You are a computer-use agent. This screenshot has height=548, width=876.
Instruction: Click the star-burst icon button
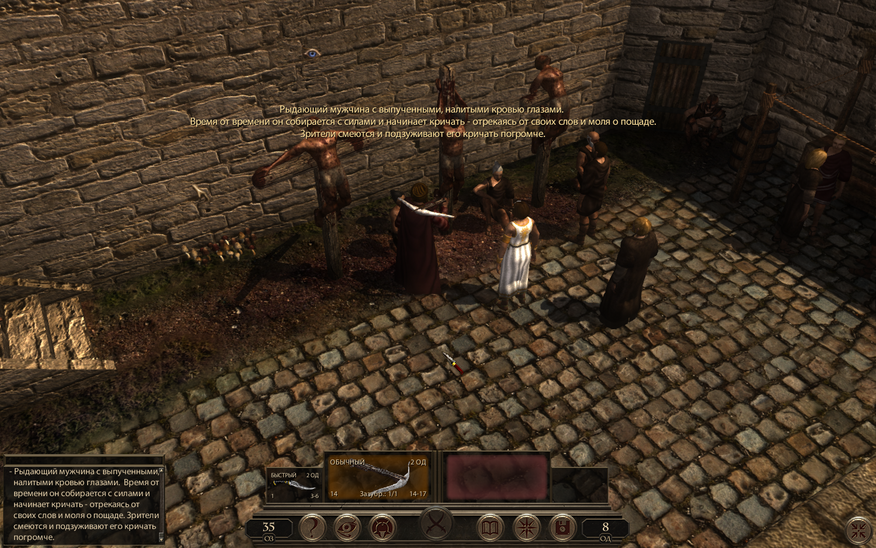[526, 526]
